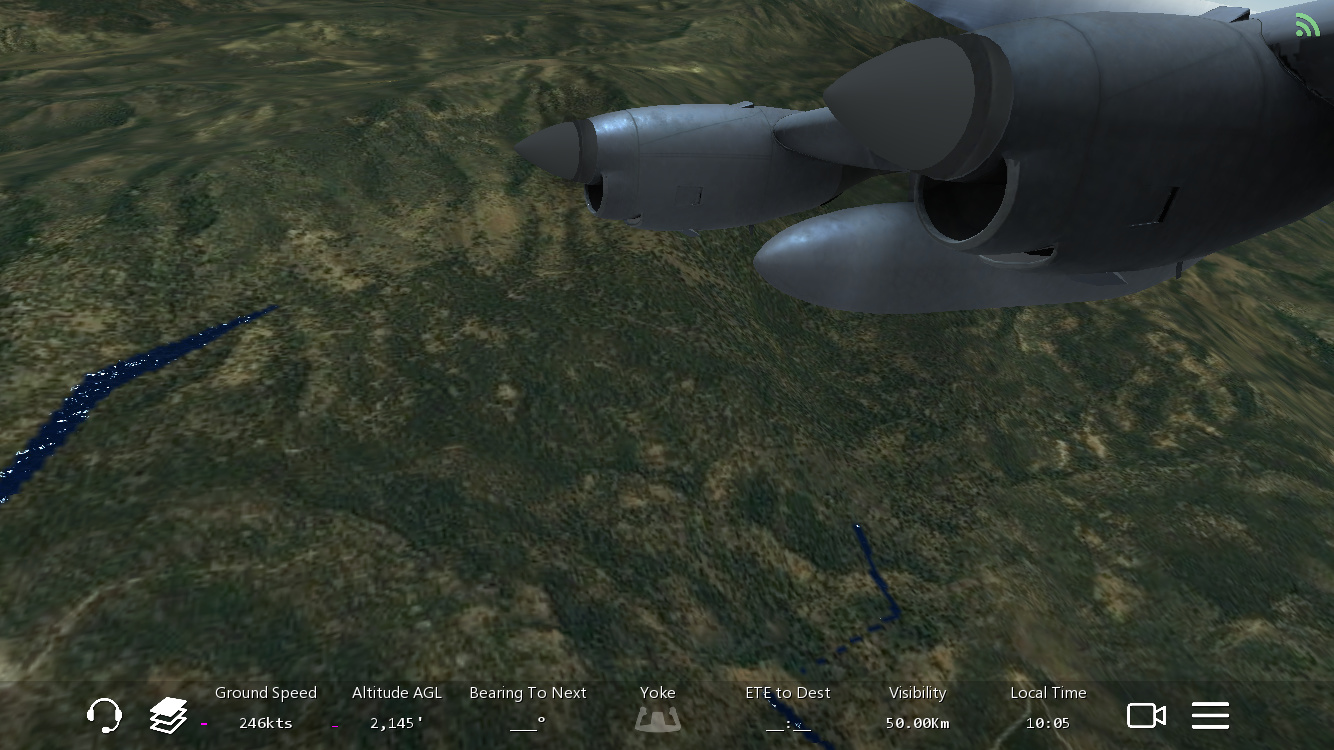This screenshot has width=1334, height=750.
Task: Click the green signal status icon
Action: pos(1307,25)
